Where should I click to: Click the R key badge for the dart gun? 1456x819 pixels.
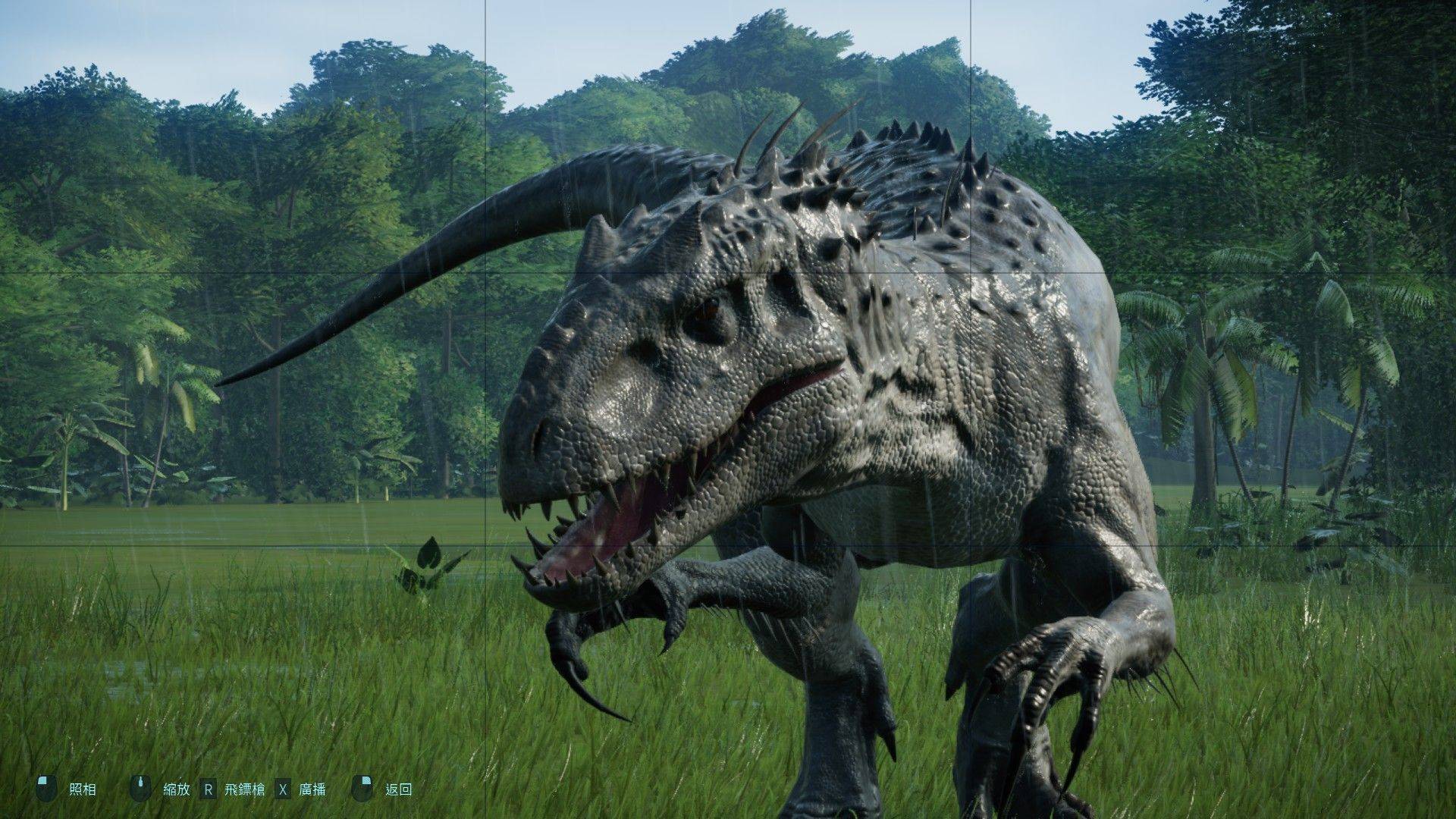tap(208, 789)
